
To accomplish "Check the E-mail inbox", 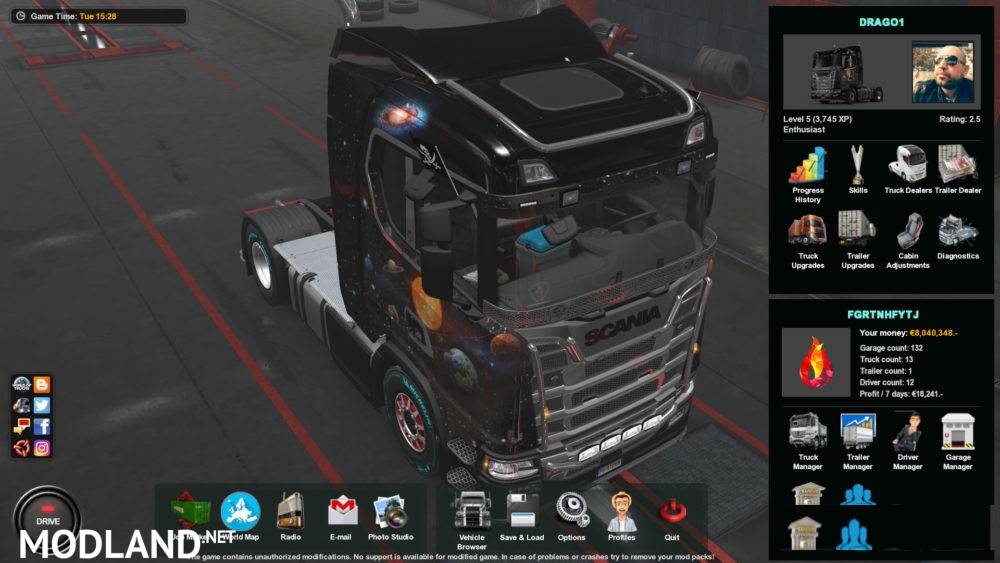I will point(343,512).
